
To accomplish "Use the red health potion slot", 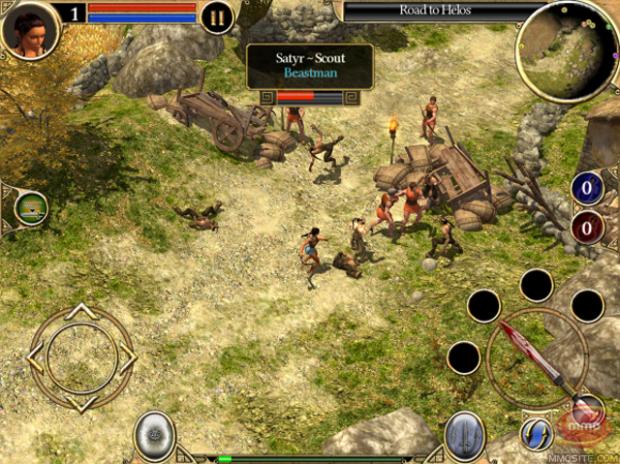I will (x=587, y=226).
